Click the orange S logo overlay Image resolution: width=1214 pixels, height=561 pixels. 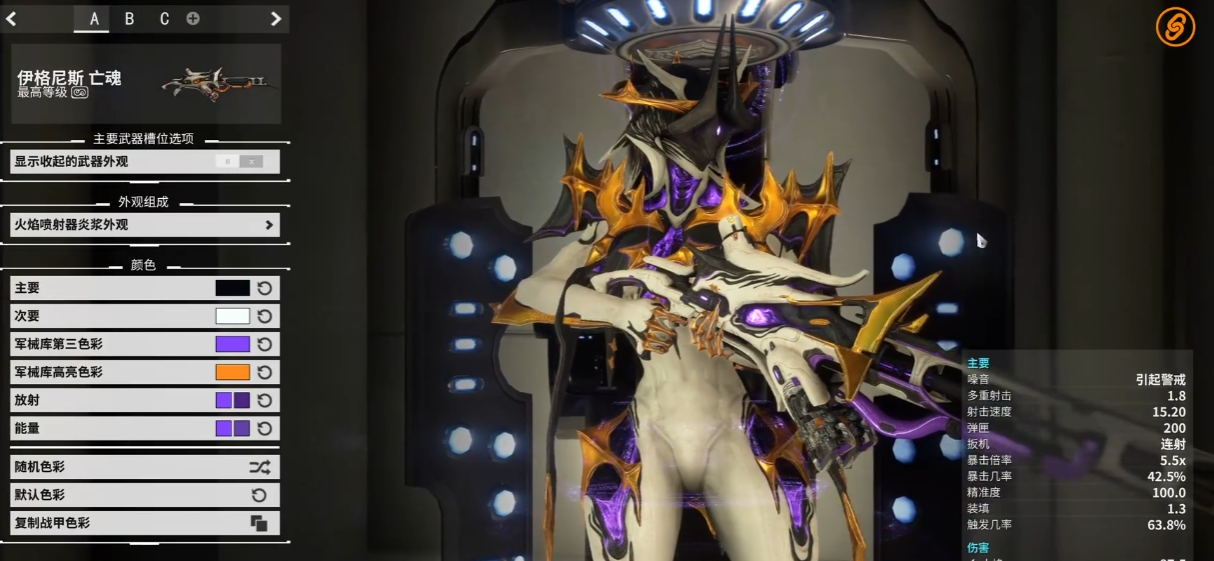pyautogui.click(x=1175, y=27)
